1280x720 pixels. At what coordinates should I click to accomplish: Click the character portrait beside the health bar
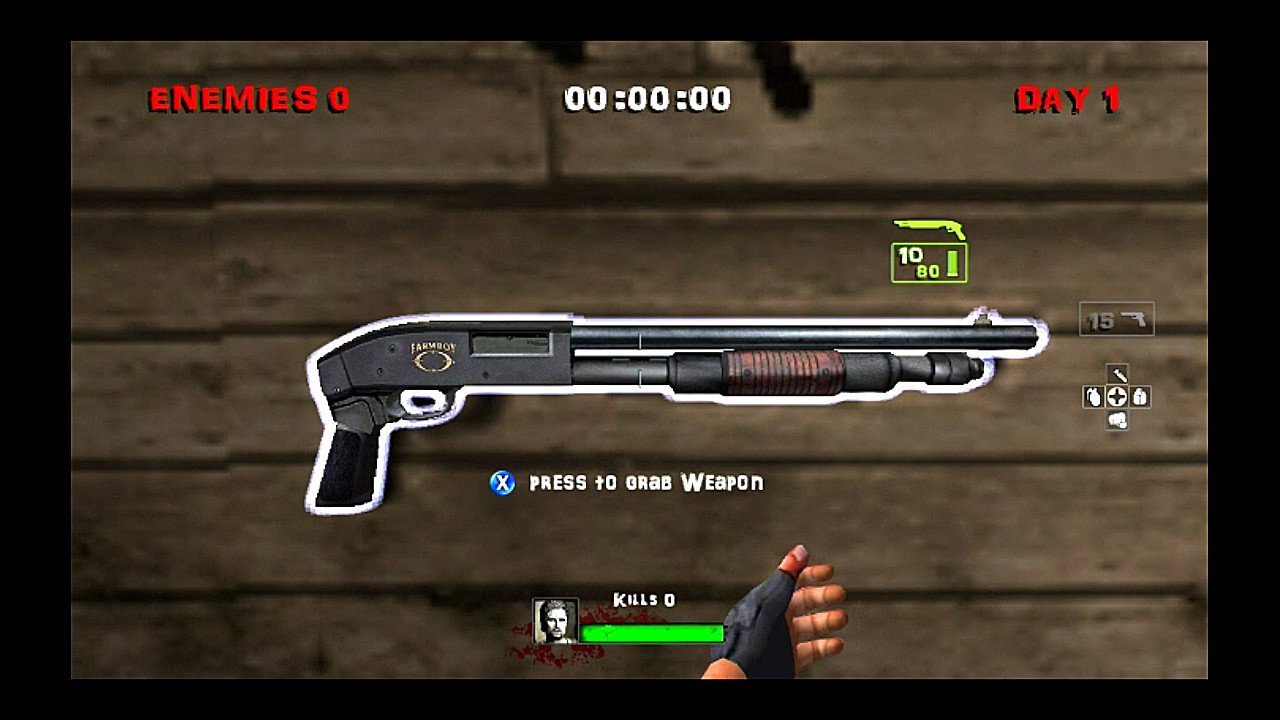tap(555, 621)
